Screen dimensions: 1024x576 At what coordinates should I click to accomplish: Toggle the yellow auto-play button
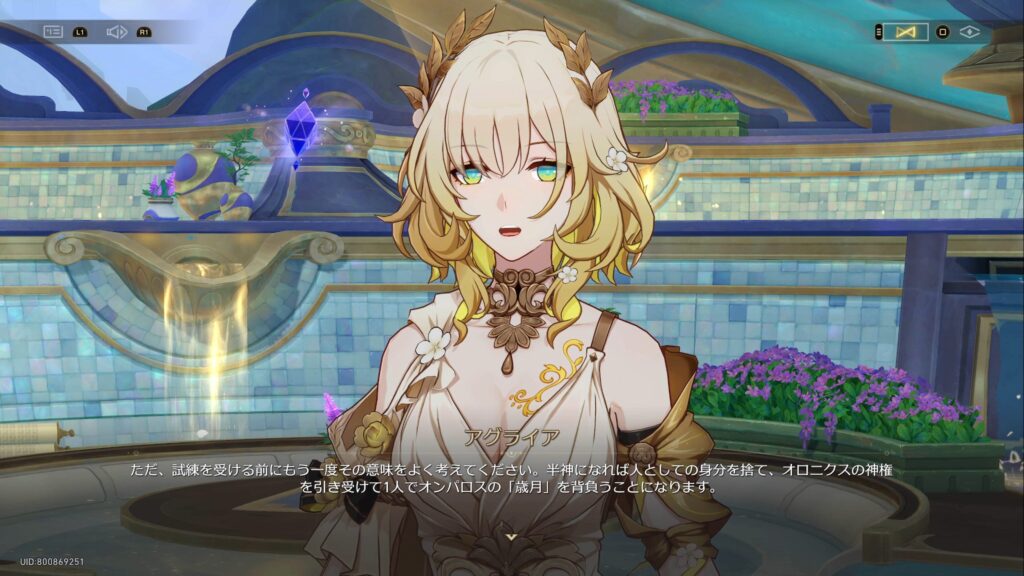(906, 32)
